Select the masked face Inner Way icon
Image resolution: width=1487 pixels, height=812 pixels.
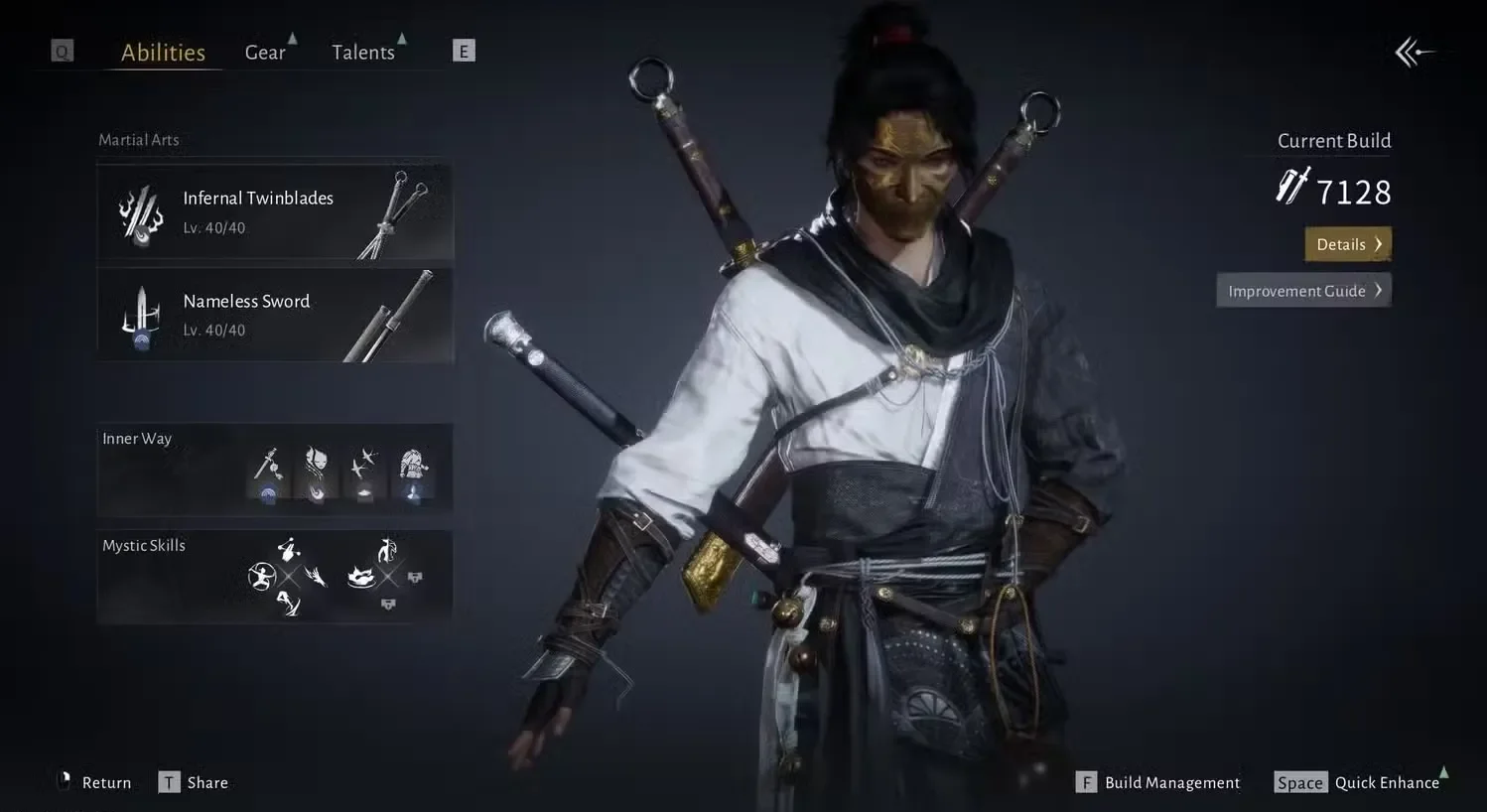point(318,463)
